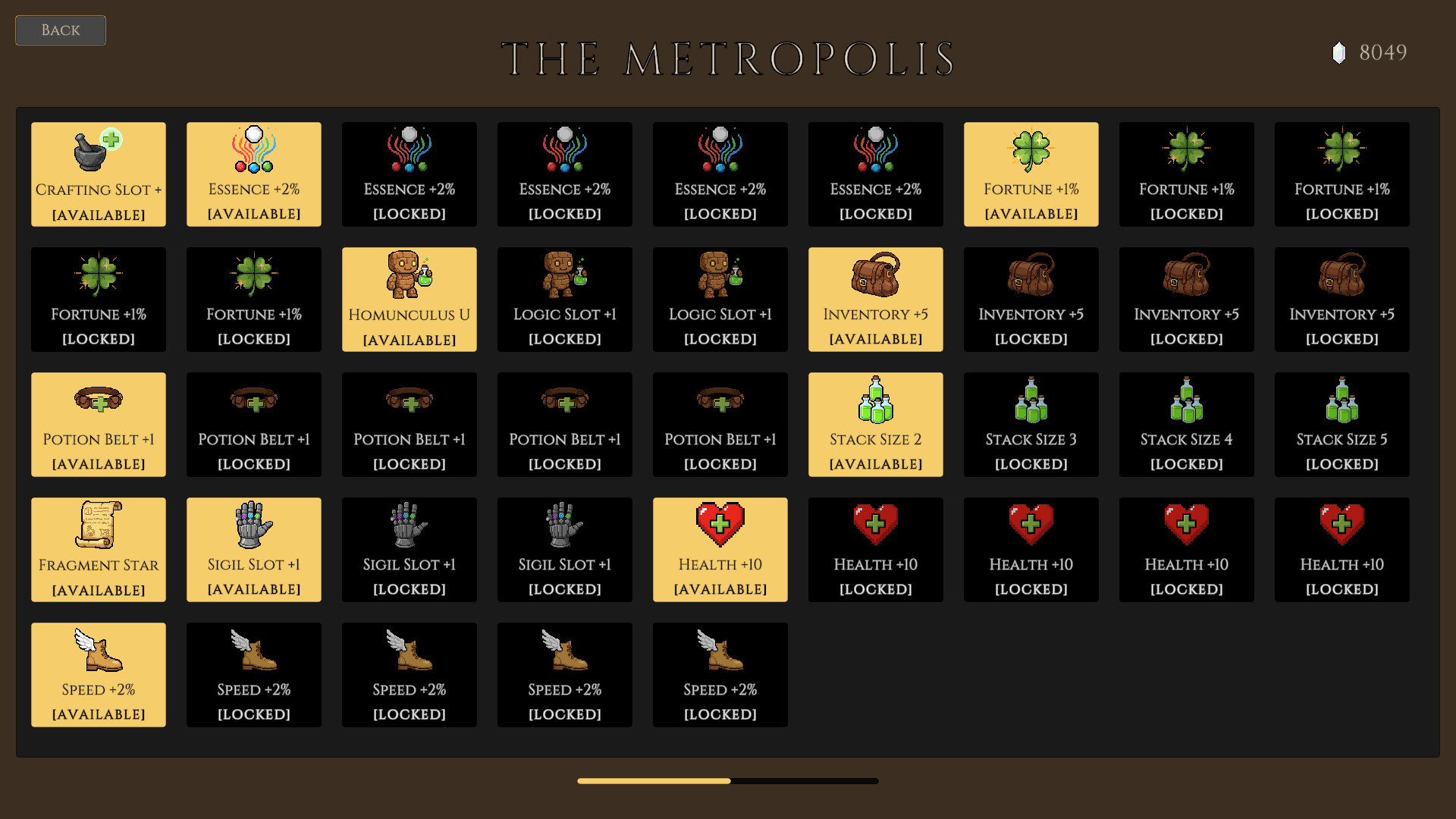The width and height of the screenshot is (1456, 819).
Task: Select the available Inventory +5 upgrade
Action: [876, 300]
